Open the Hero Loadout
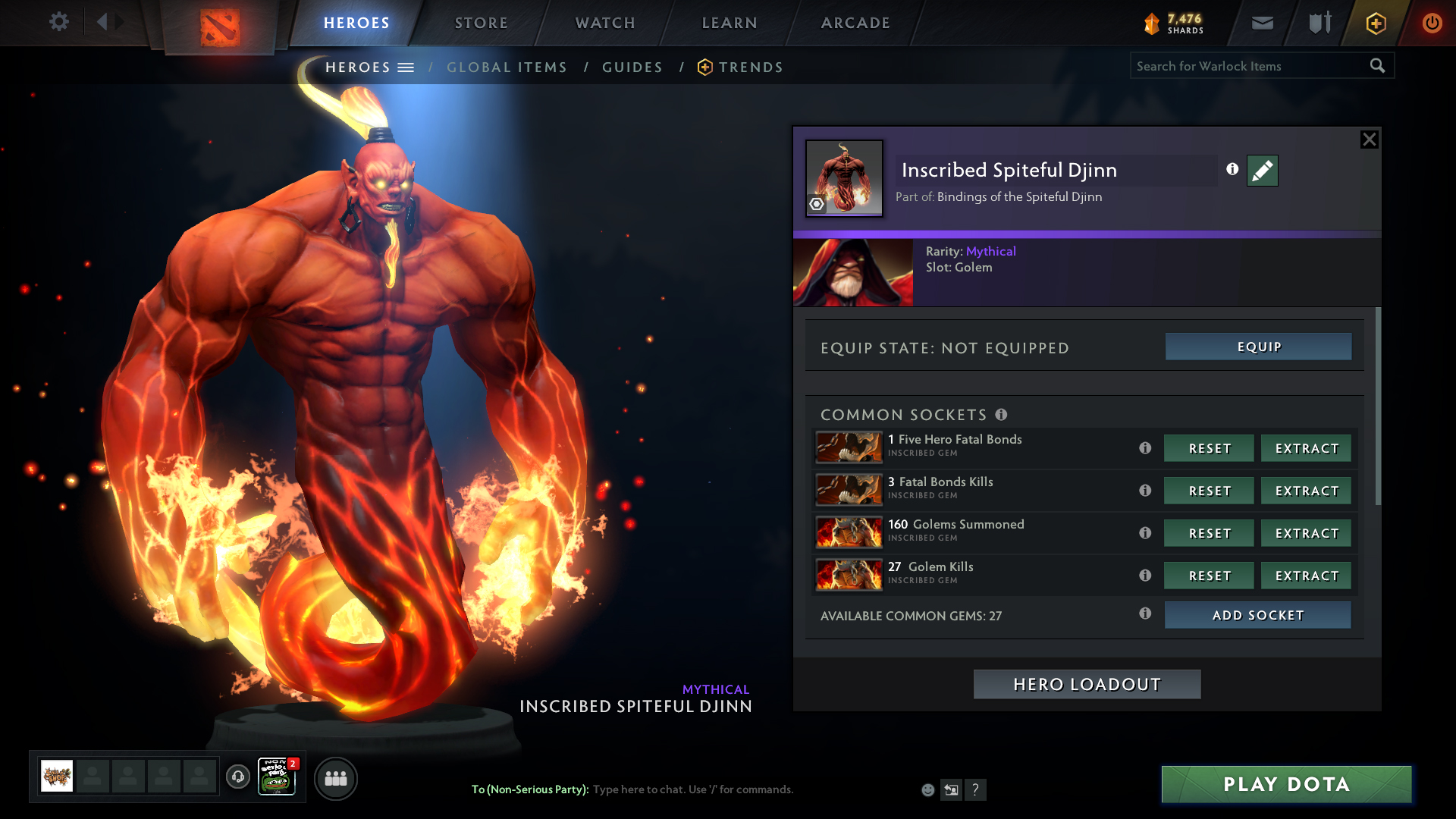 (1087, 684)
